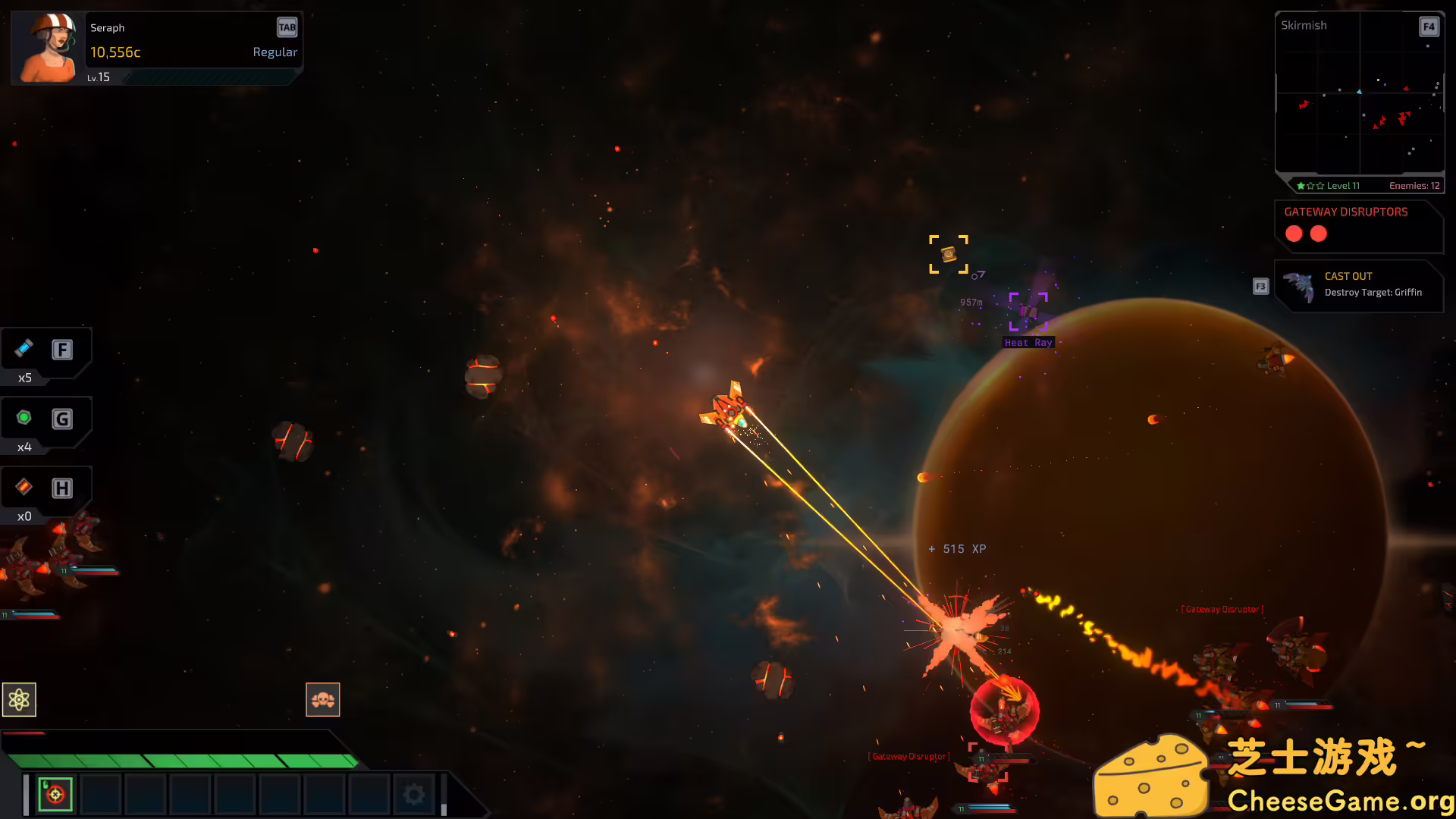Viewport: 1456px width, 819px height.
Task: Toggle the Cast Out objective via the F3 badge
Action: (1260, 286)
